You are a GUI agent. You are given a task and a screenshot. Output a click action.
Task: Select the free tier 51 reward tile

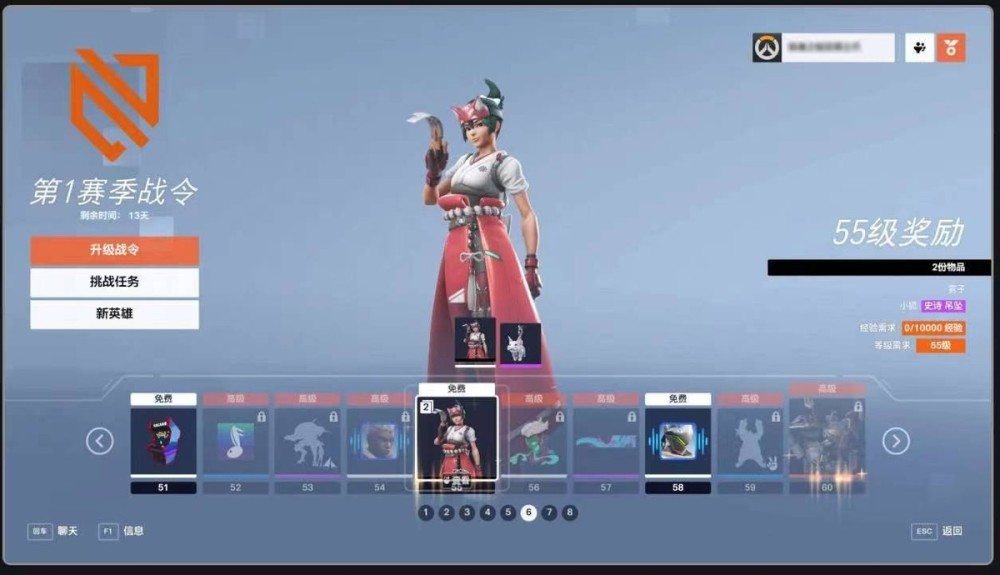pos(164,441)
